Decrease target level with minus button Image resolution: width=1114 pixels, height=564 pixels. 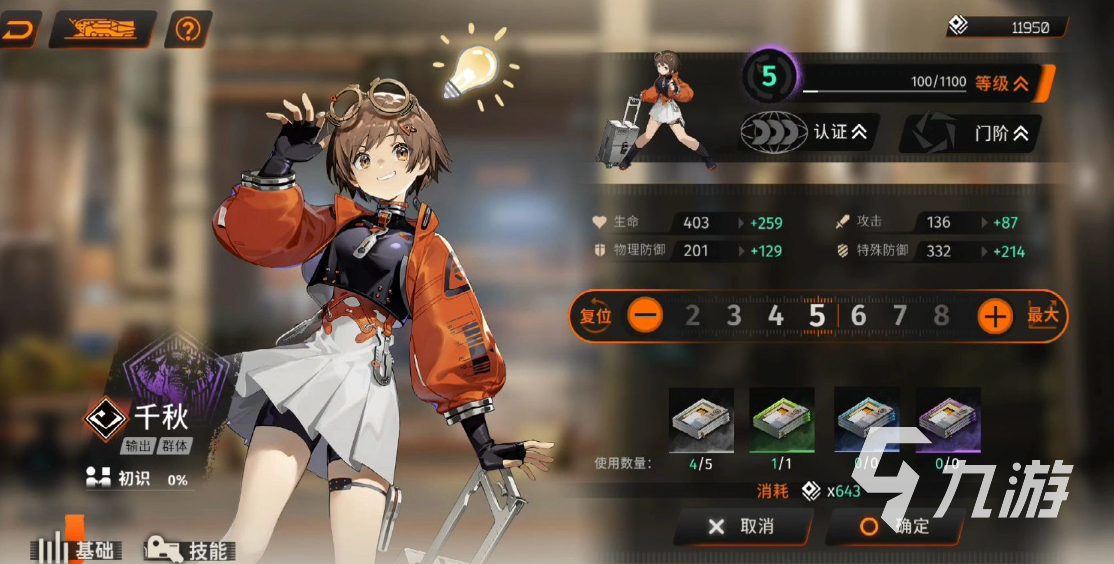point(645,316)
